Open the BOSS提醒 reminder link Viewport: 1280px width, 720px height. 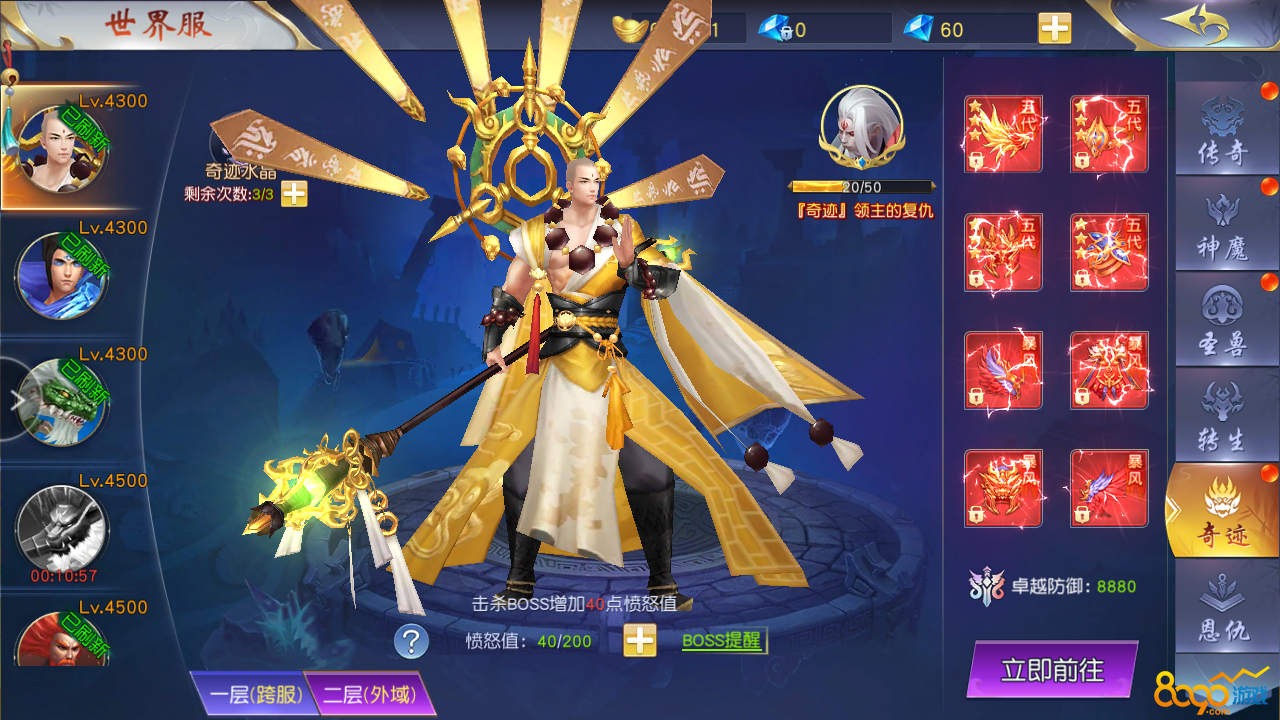tap(722, 641)
